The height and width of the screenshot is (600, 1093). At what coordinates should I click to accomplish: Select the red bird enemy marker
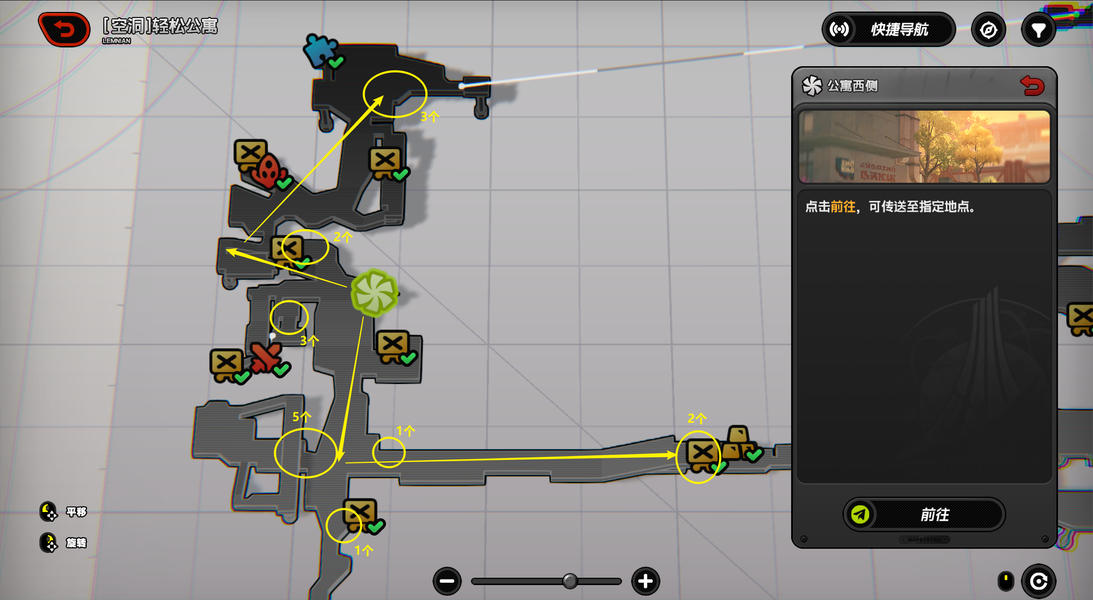point(264,357)
